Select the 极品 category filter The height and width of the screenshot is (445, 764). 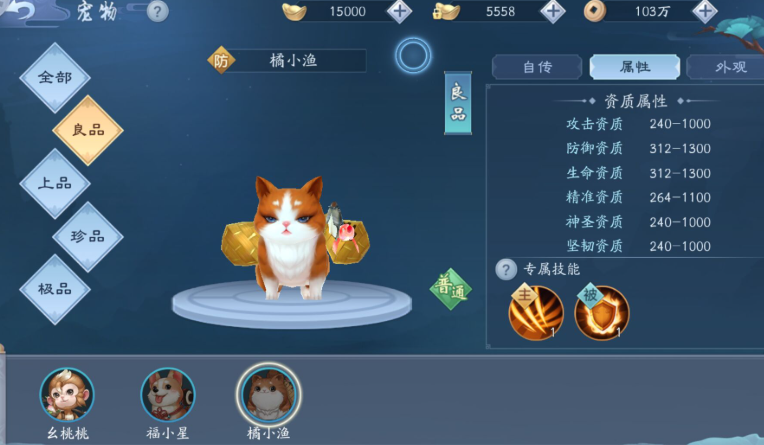pyautogui.click(x=55, y=289)
